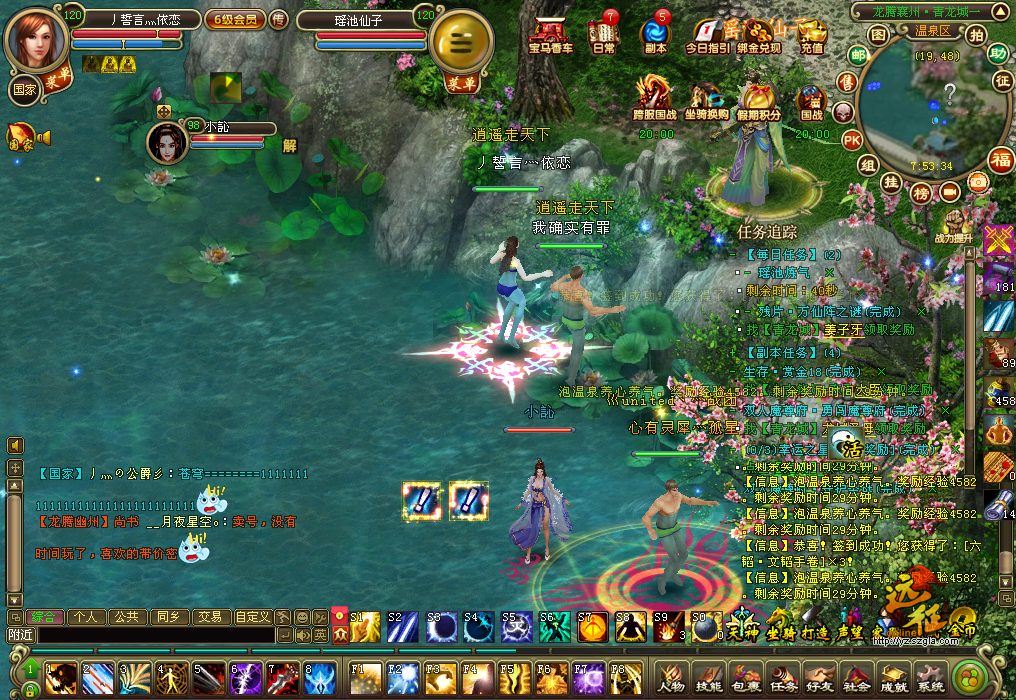
Task: Open the 好友 friends list
Action: pyautogui.click(x=819, y=678)
